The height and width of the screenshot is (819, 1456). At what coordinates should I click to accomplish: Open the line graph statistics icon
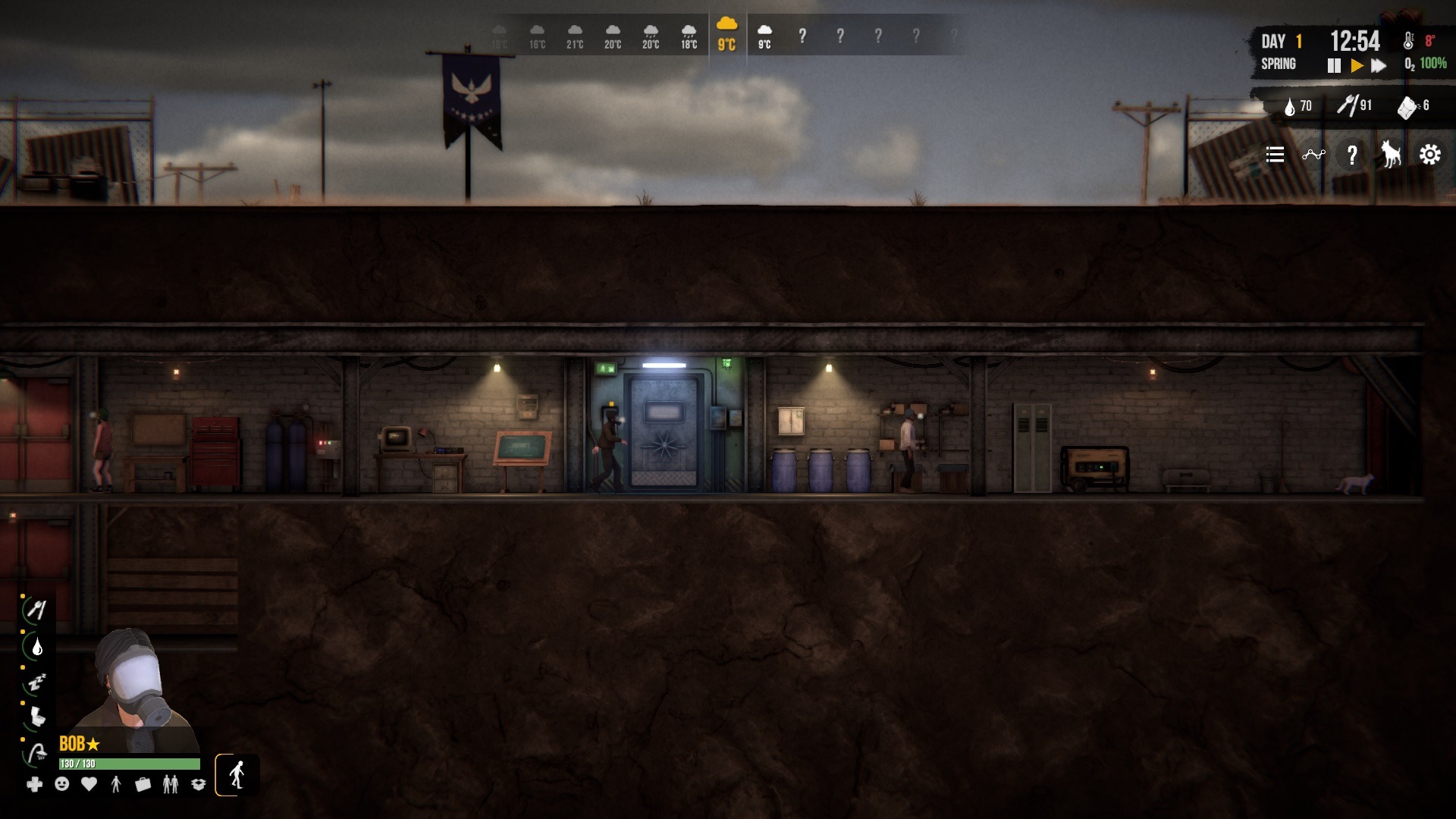[x=1313, y=155]
